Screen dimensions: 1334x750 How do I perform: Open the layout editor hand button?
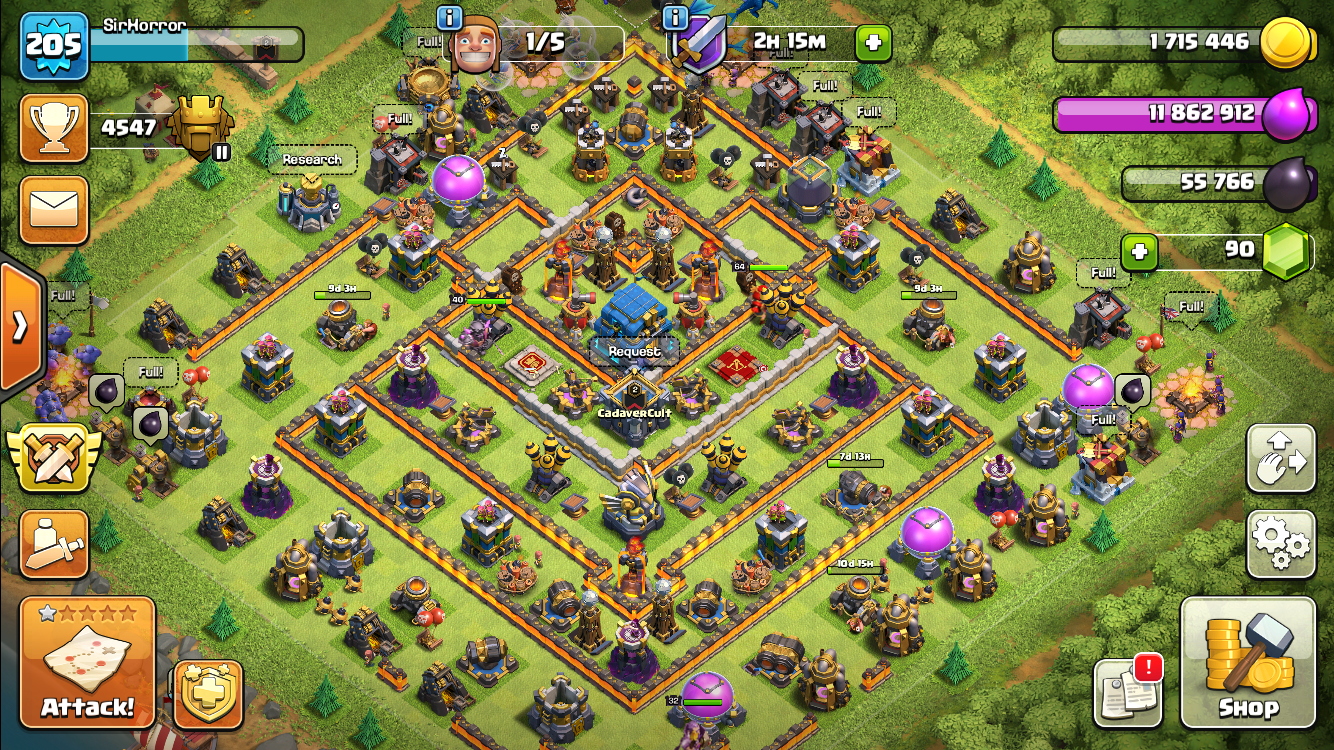[1280, 458]
